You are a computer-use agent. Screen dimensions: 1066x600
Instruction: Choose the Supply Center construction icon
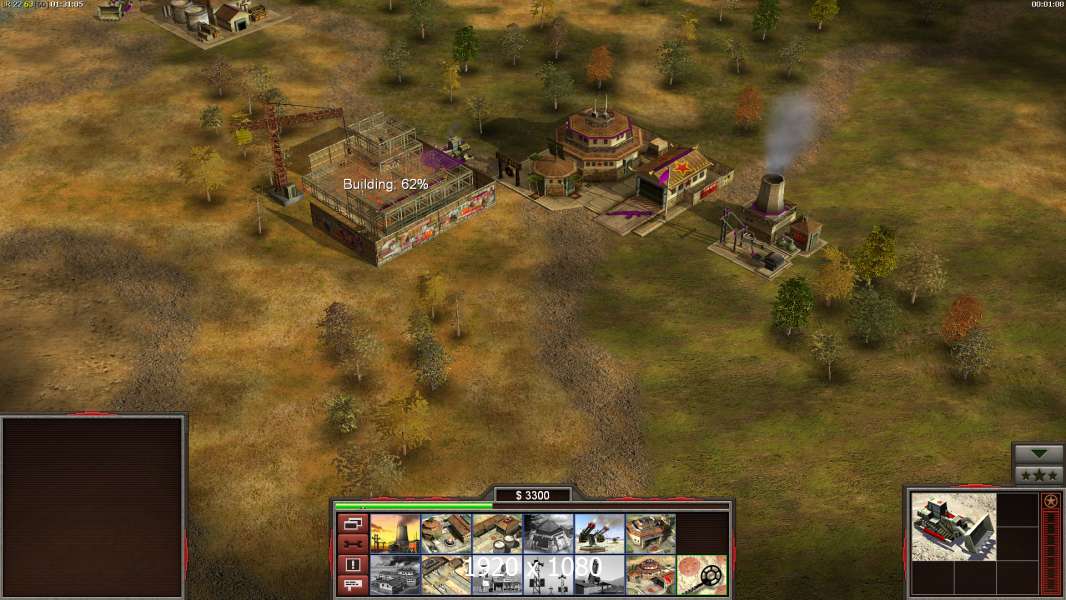(497, 534)
